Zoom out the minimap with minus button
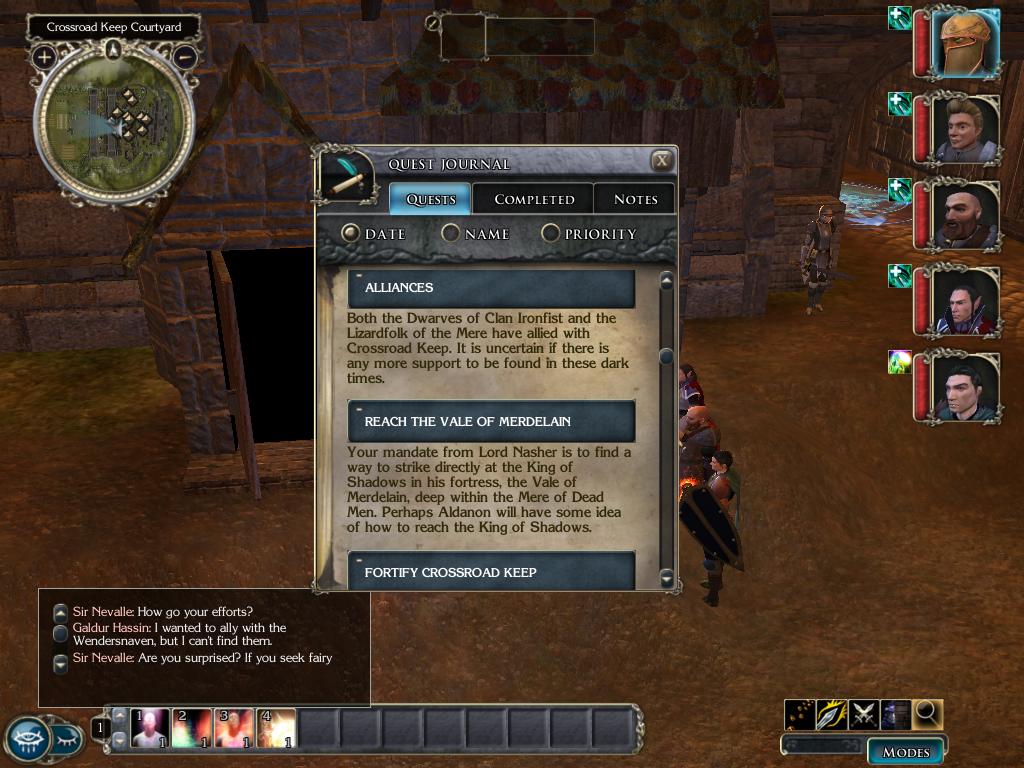The image size is (1024, 768). click(x=185, y=56)
